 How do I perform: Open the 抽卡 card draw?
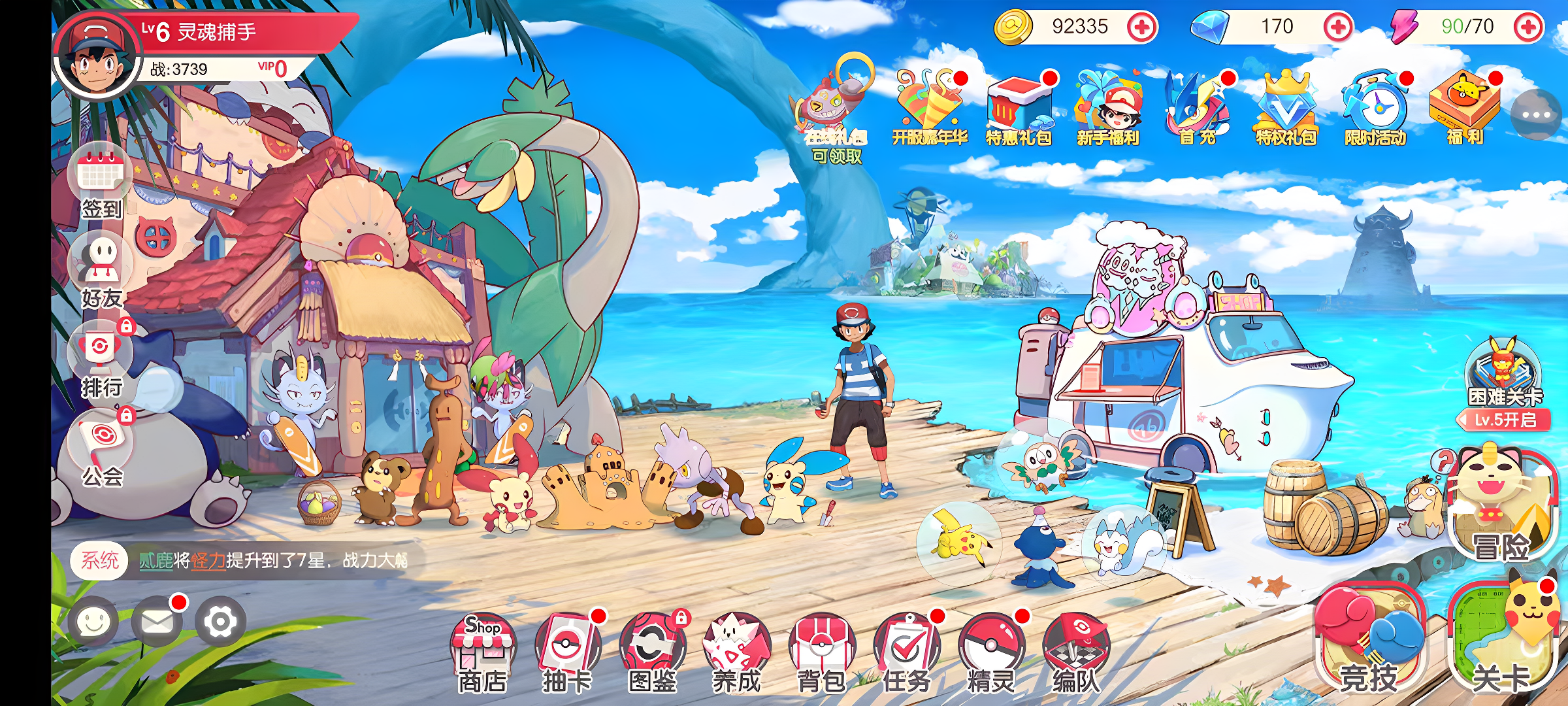[x=567, y=651]
